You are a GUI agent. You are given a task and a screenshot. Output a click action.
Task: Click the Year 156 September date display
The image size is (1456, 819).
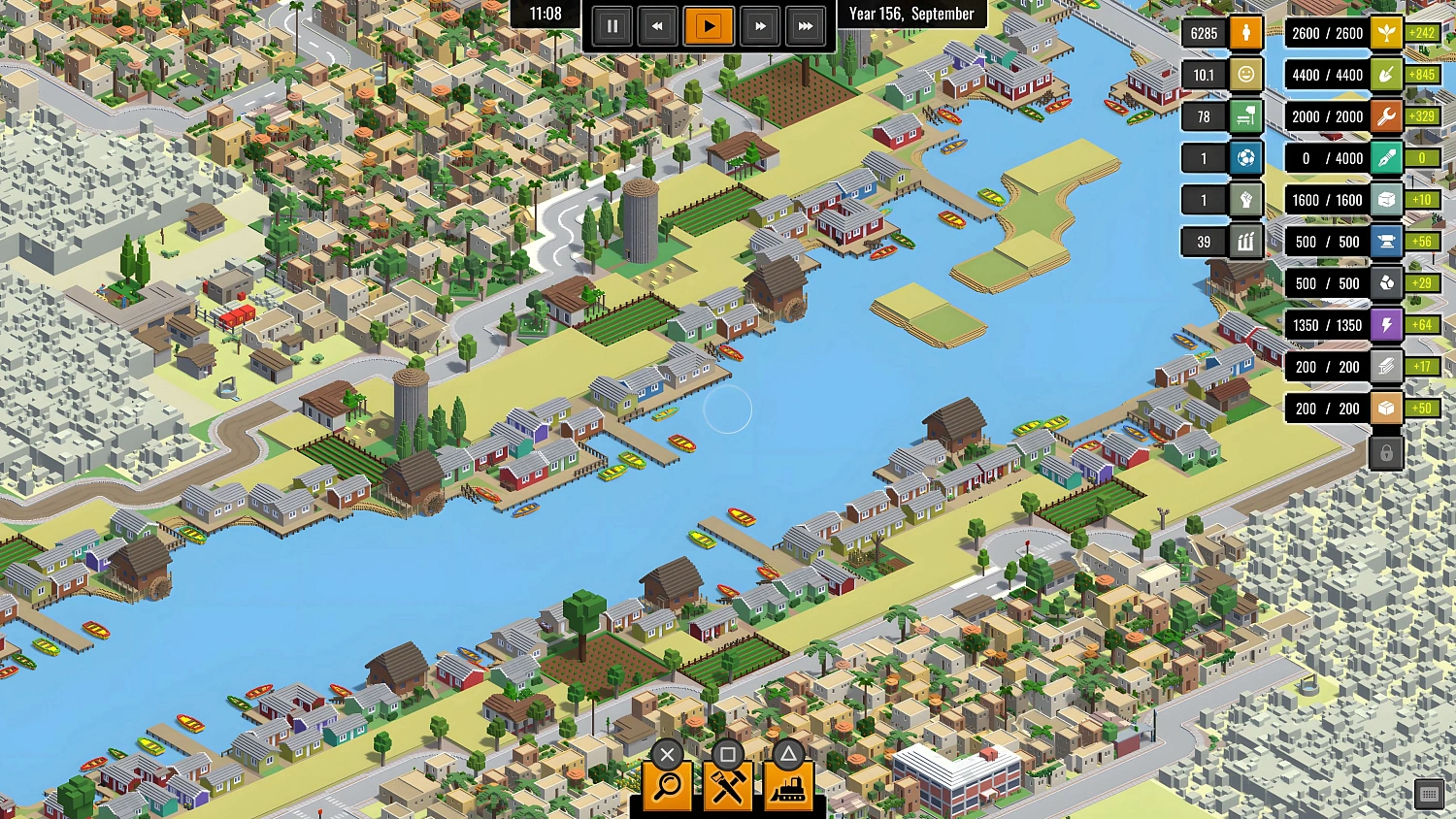[910, 14]
